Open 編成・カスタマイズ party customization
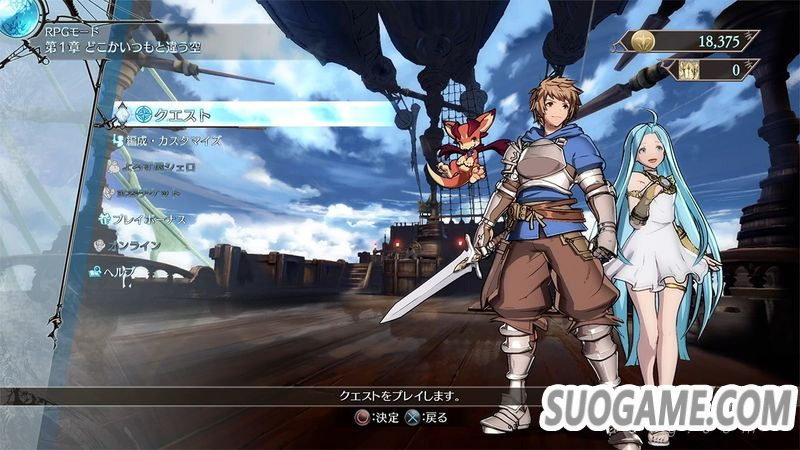The width and height of the screenshot is (800, 450). tap(173, 141)
